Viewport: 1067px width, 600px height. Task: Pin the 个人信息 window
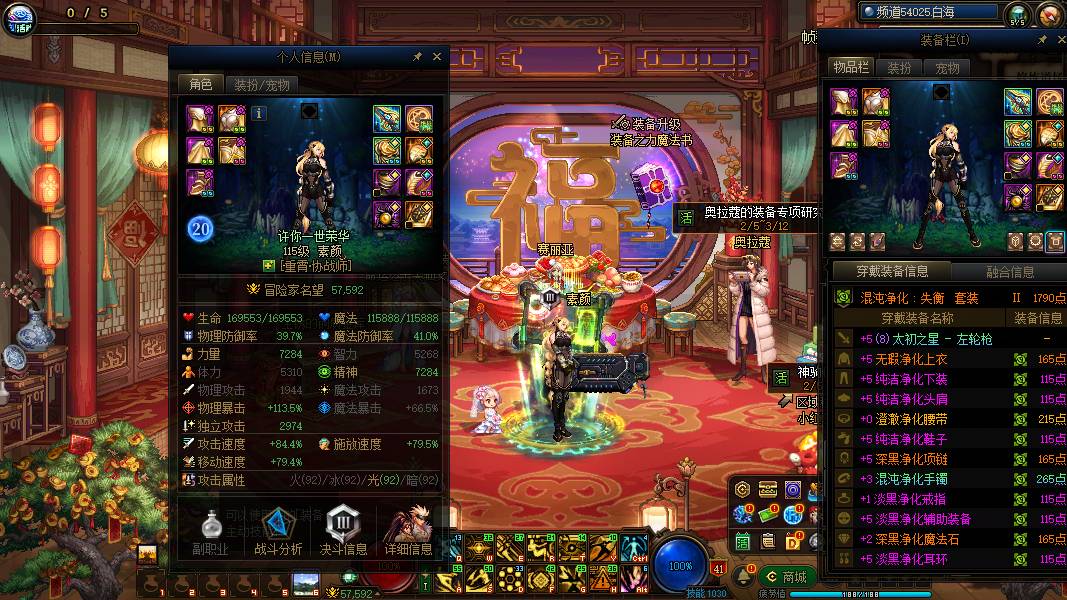(417, 57)
